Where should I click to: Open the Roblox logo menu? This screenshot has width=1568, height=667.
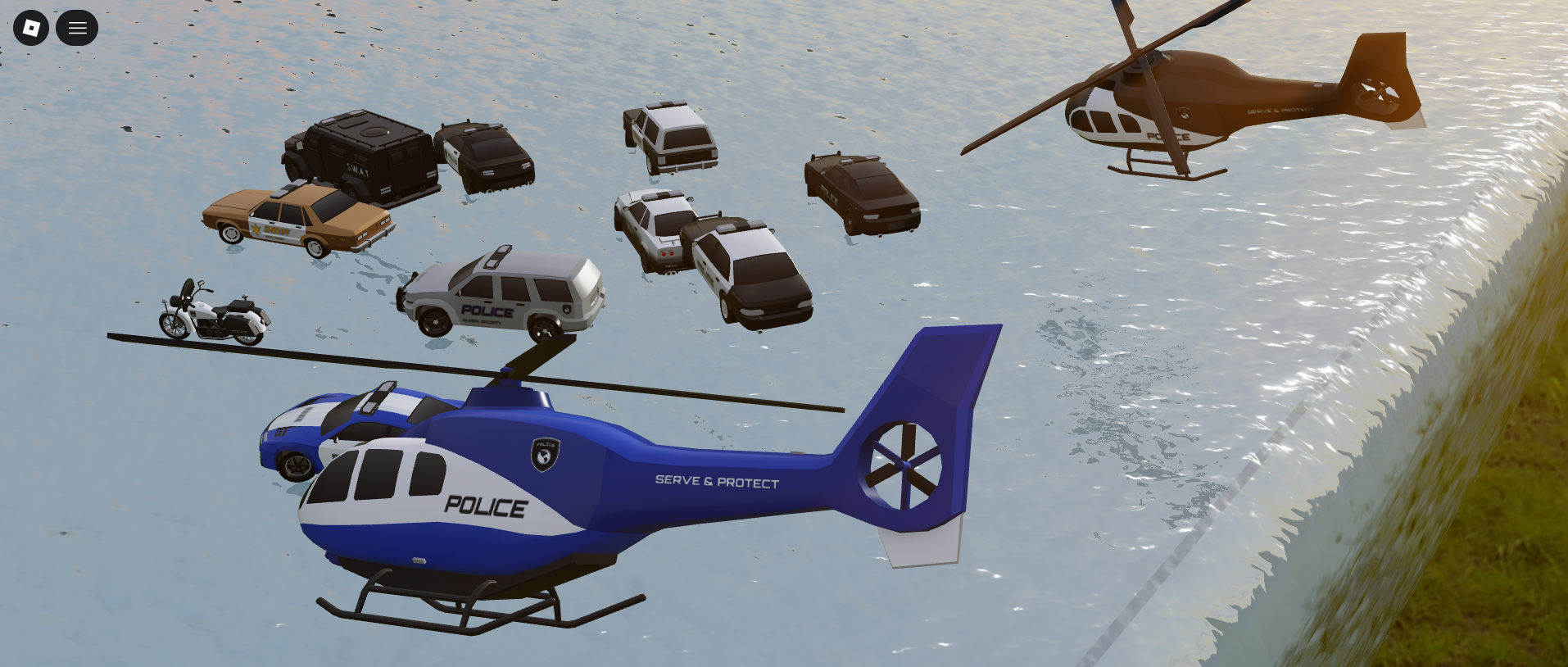[31, 28]
